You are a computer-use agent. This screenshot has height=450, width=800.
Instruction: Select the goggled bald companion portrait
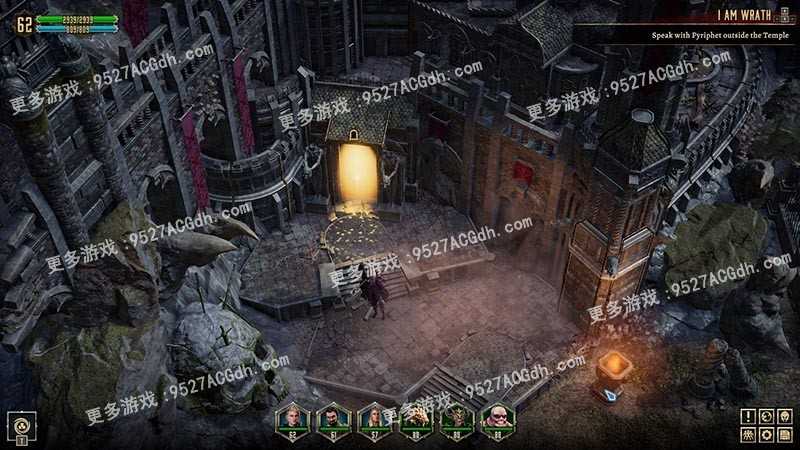pyautogui.click(x=496, y=416)
